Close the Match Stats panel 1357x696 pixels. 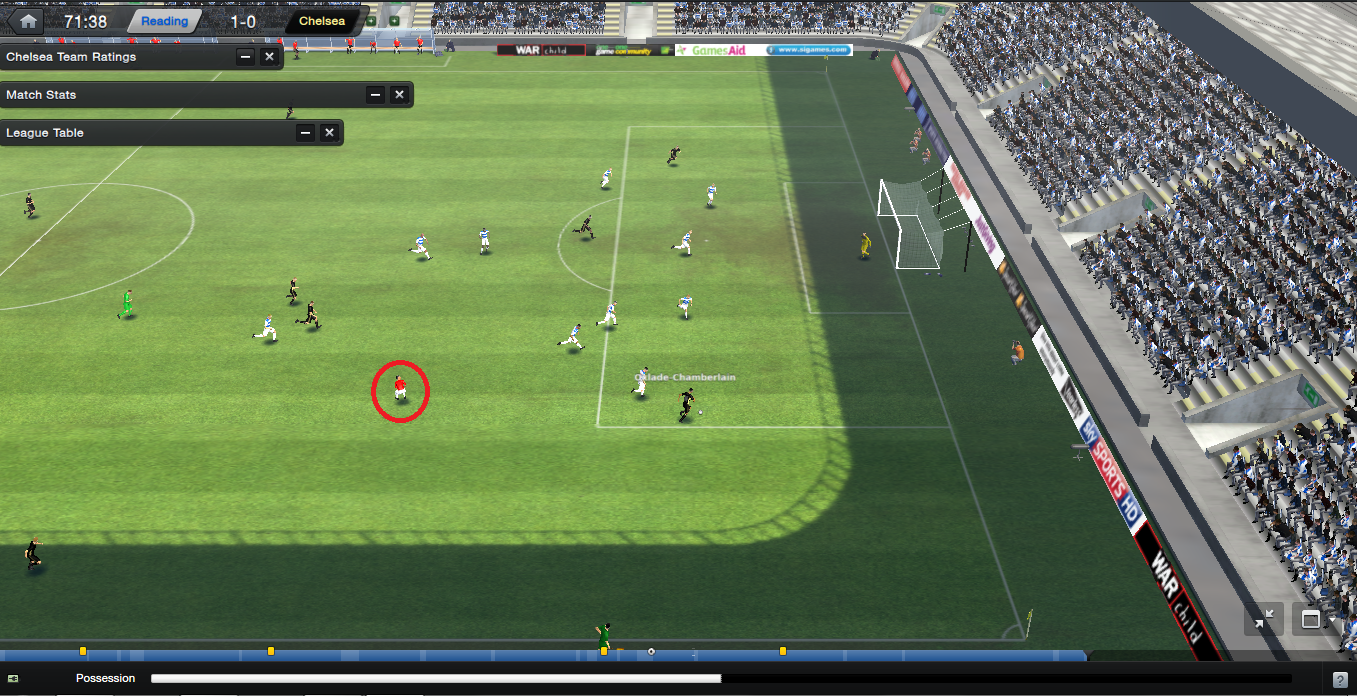(x=399, y=95)
